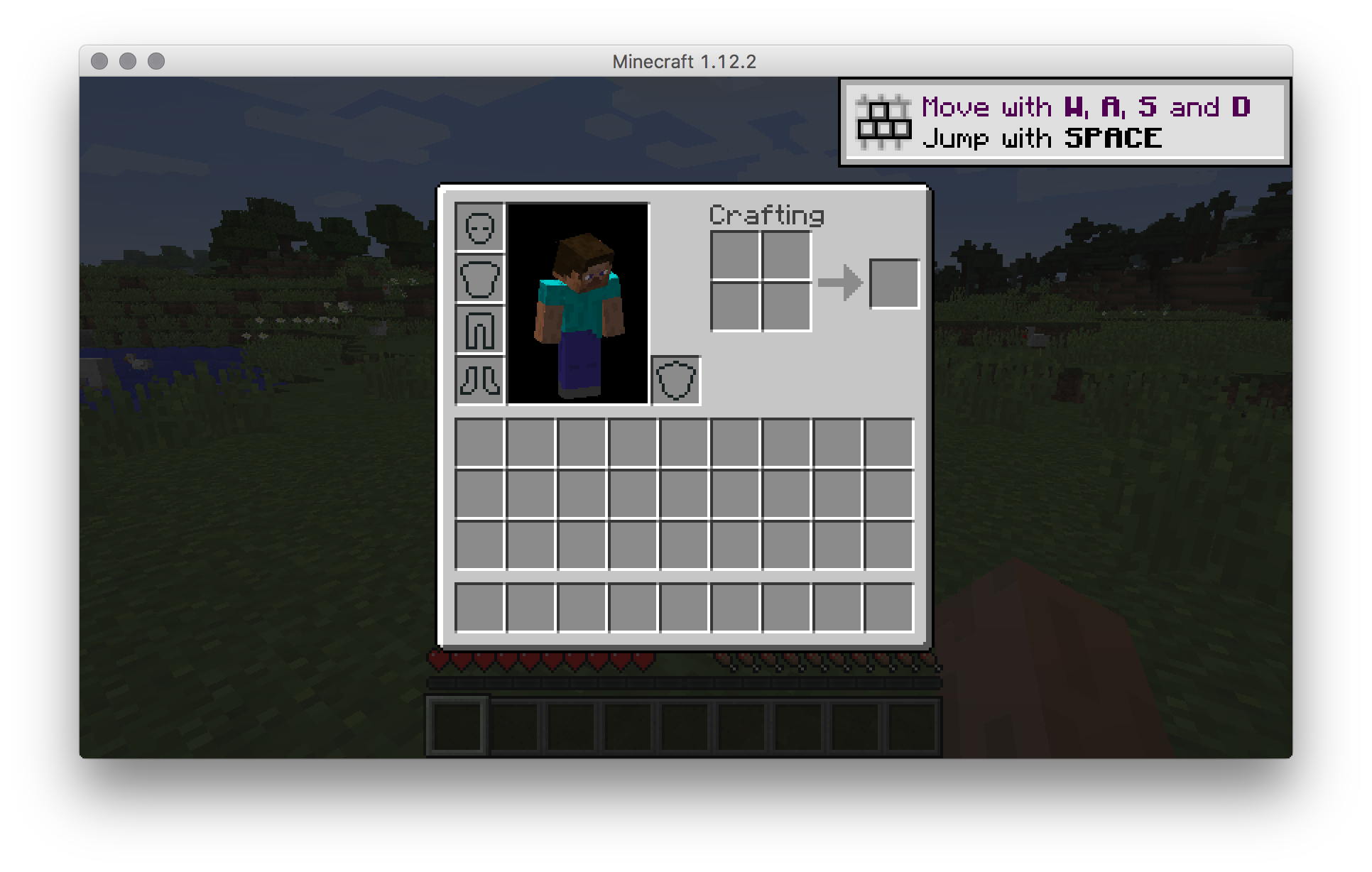Click the off-hand shield slot
This screenshot has width=1372, height=872.
(x=675, y=378)
